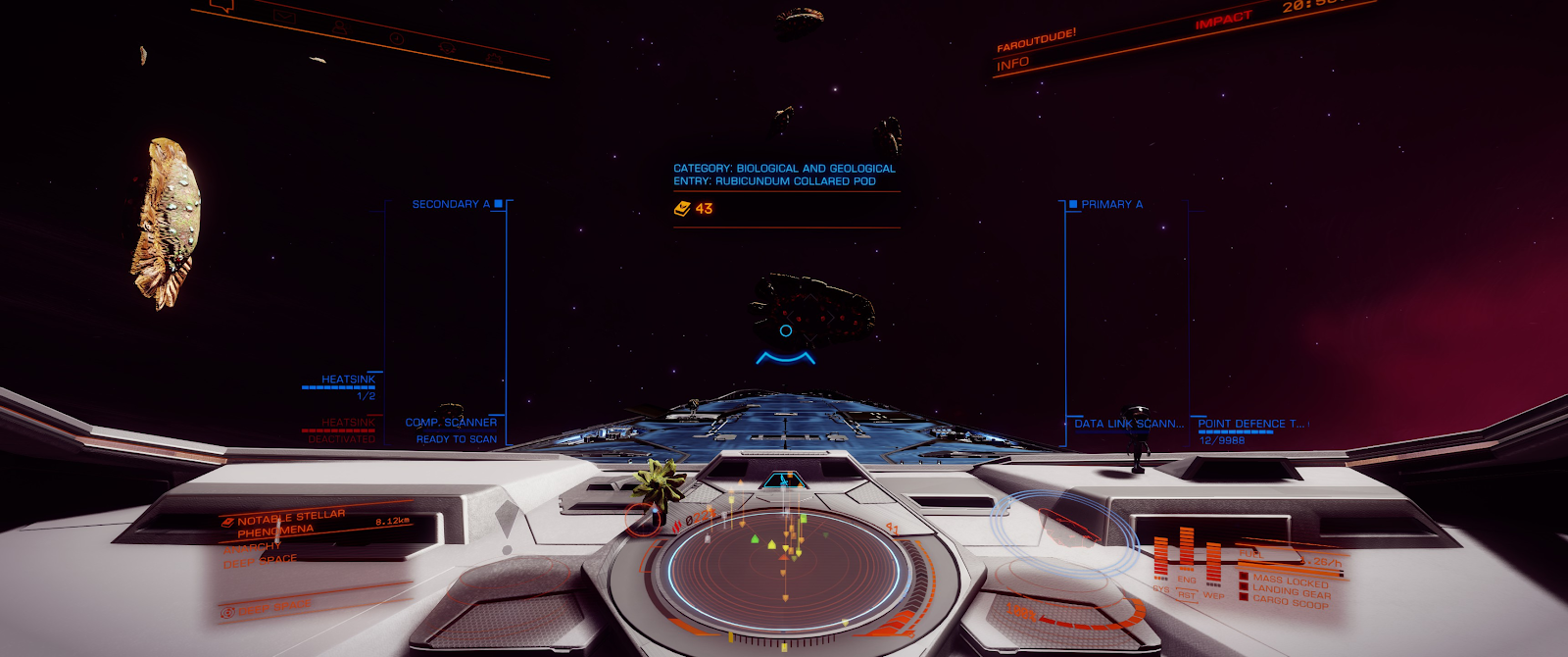
Task: Toggle the Cargo Scoop indicator
Action: pyautogui.click(x=1290, y=602)
